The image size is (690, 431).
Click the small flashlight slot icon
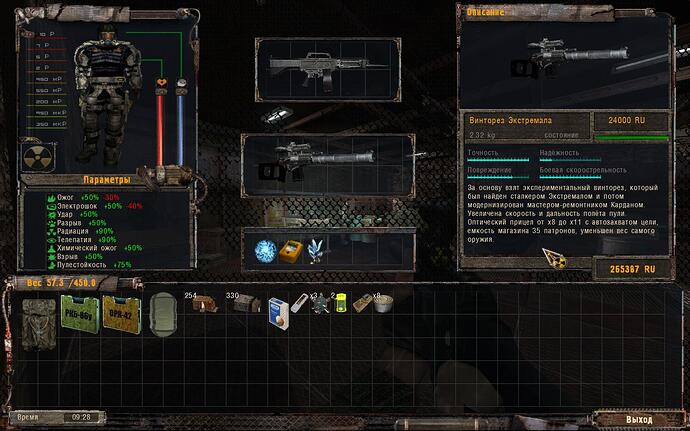click(274, 116)
